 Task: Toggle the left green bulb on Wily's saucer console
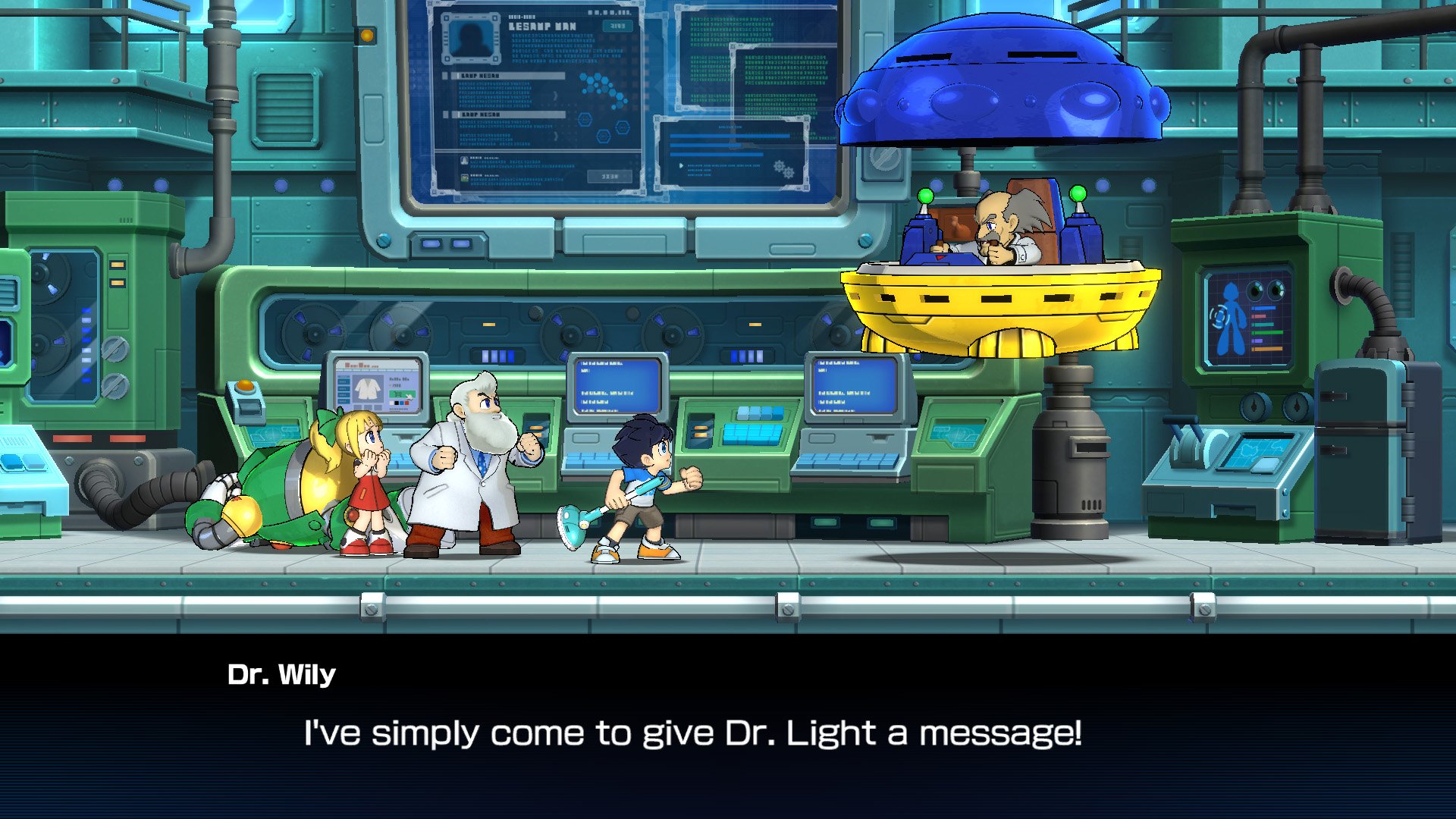(x=926, y=196)
